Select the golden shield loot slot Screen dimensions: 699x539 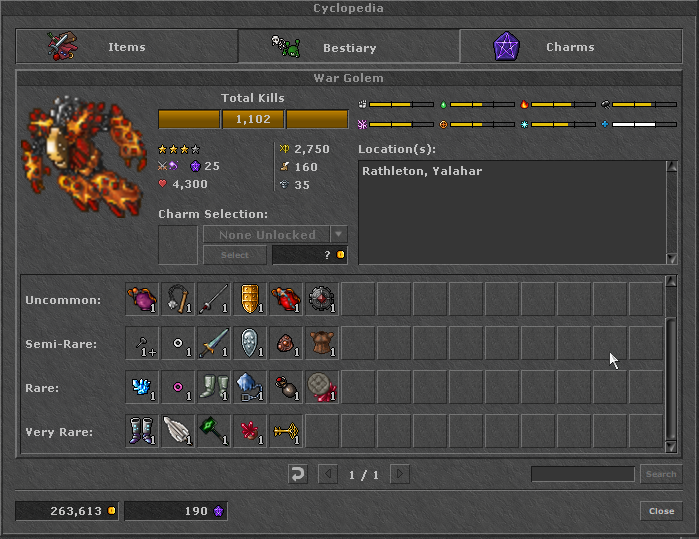coord(250,300)
